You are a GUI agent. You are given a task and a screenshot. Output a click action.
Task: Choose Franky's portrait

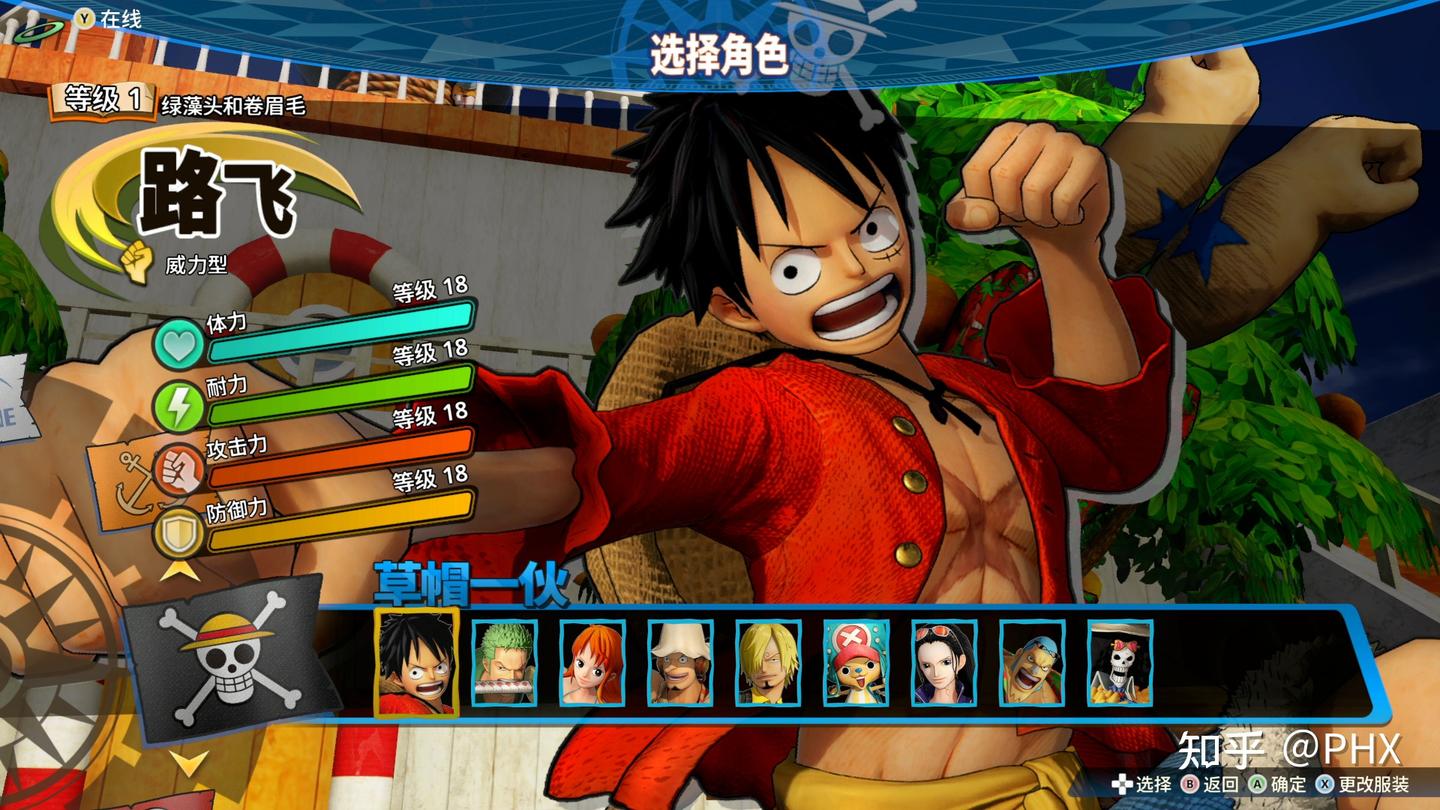point(1032,662)
